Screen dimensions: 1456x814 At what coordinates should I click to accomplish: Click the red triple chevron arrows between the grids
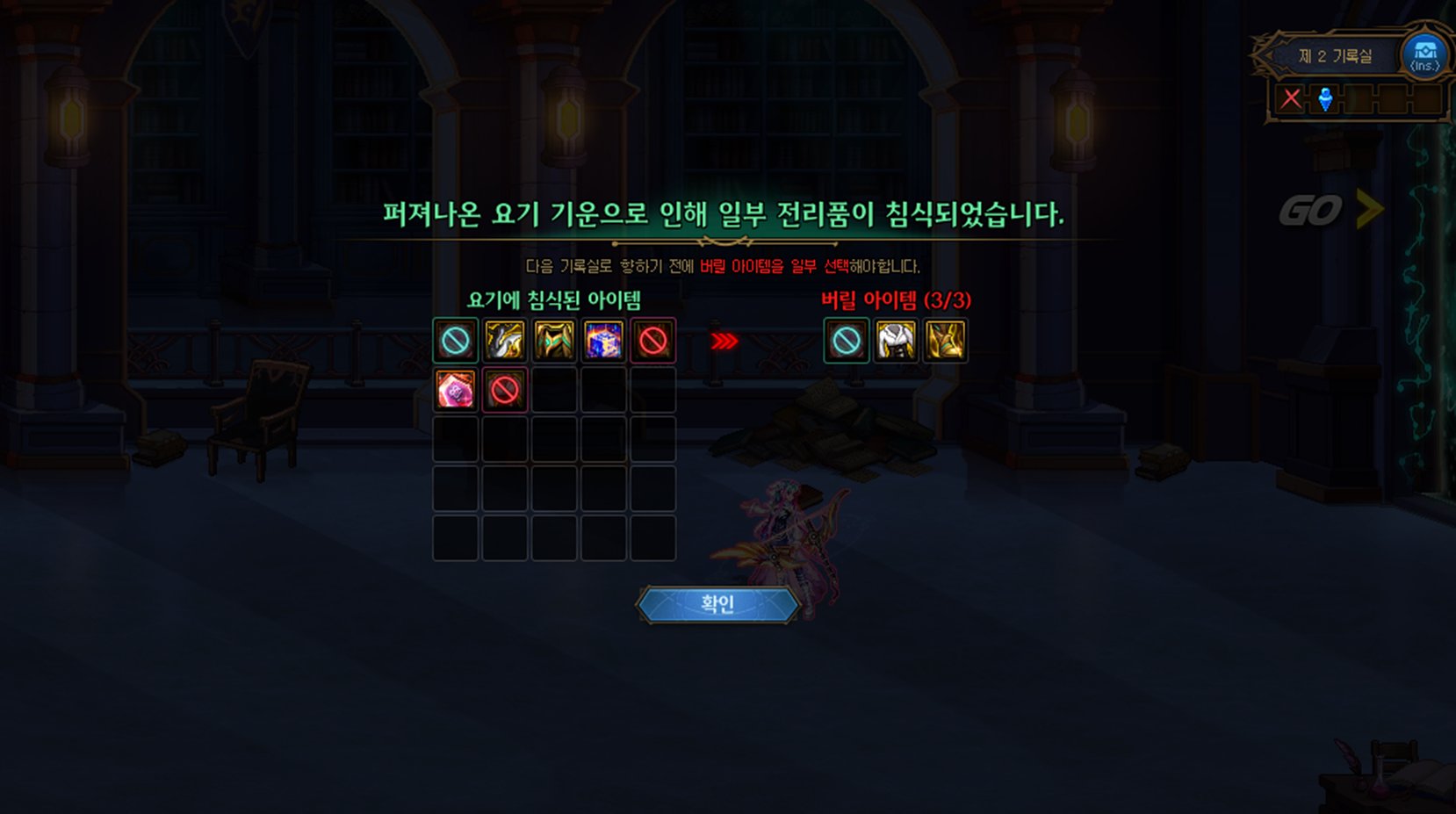pyautogui.click(x=723, y=342)
